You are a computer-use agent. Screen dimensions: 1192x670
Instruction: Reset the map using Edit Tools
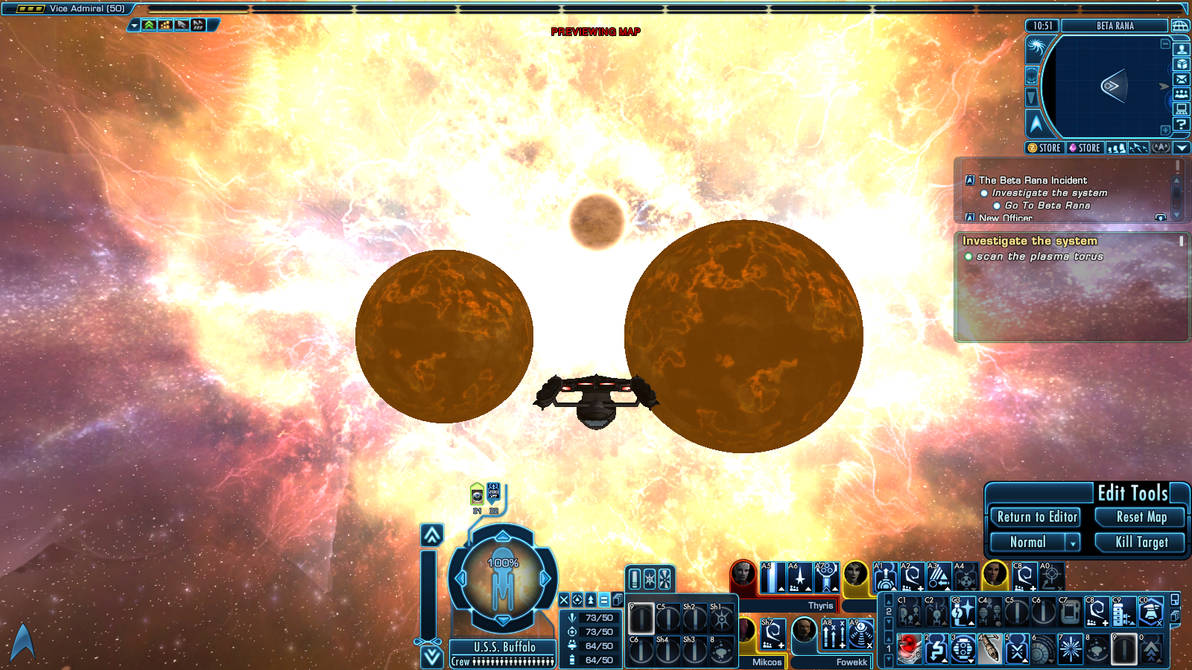pos(1142,517)
